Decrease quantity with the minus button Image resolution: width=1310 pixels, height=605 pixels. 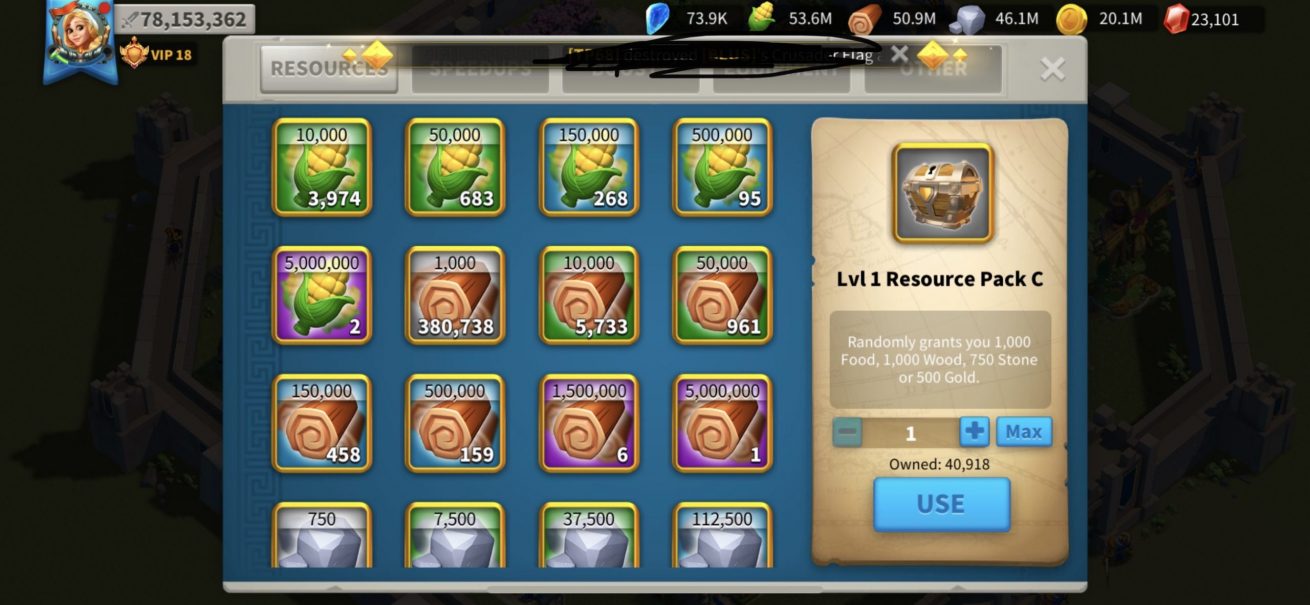[x=847, y=432]
